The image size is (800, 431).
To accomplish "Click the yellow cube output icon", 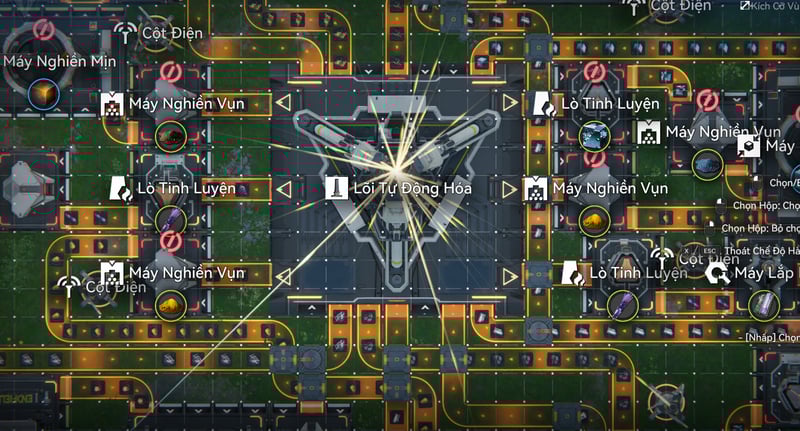I will pos(44,95).
